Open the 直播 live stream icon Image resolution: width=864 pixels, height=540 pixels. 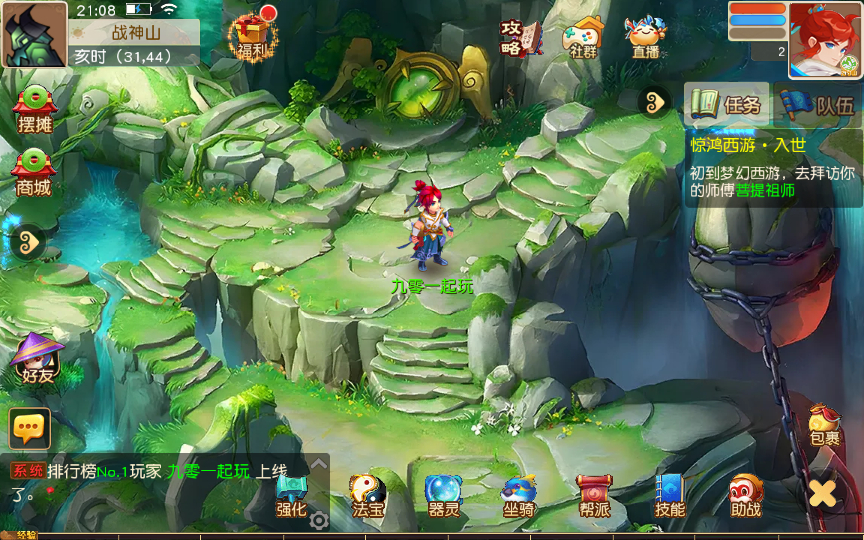click(x=645, y=38)
